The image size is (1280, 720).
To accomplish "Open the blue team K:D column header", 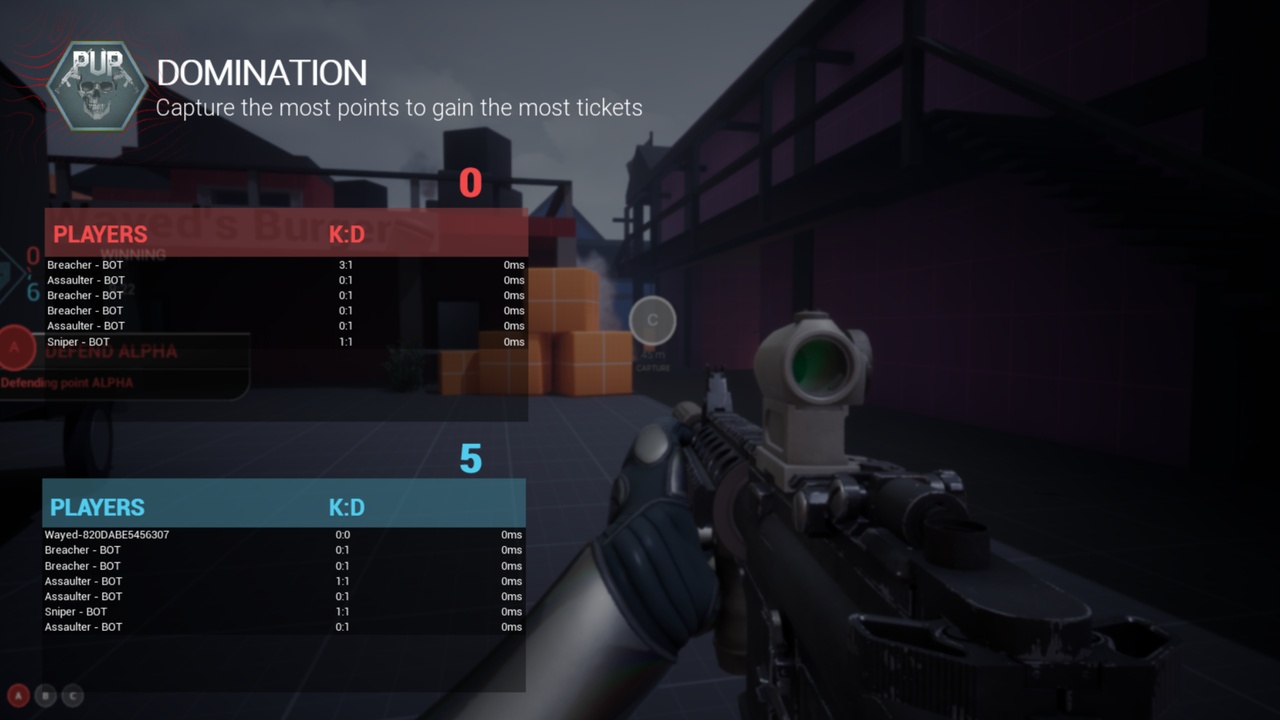I will (347, 507).
